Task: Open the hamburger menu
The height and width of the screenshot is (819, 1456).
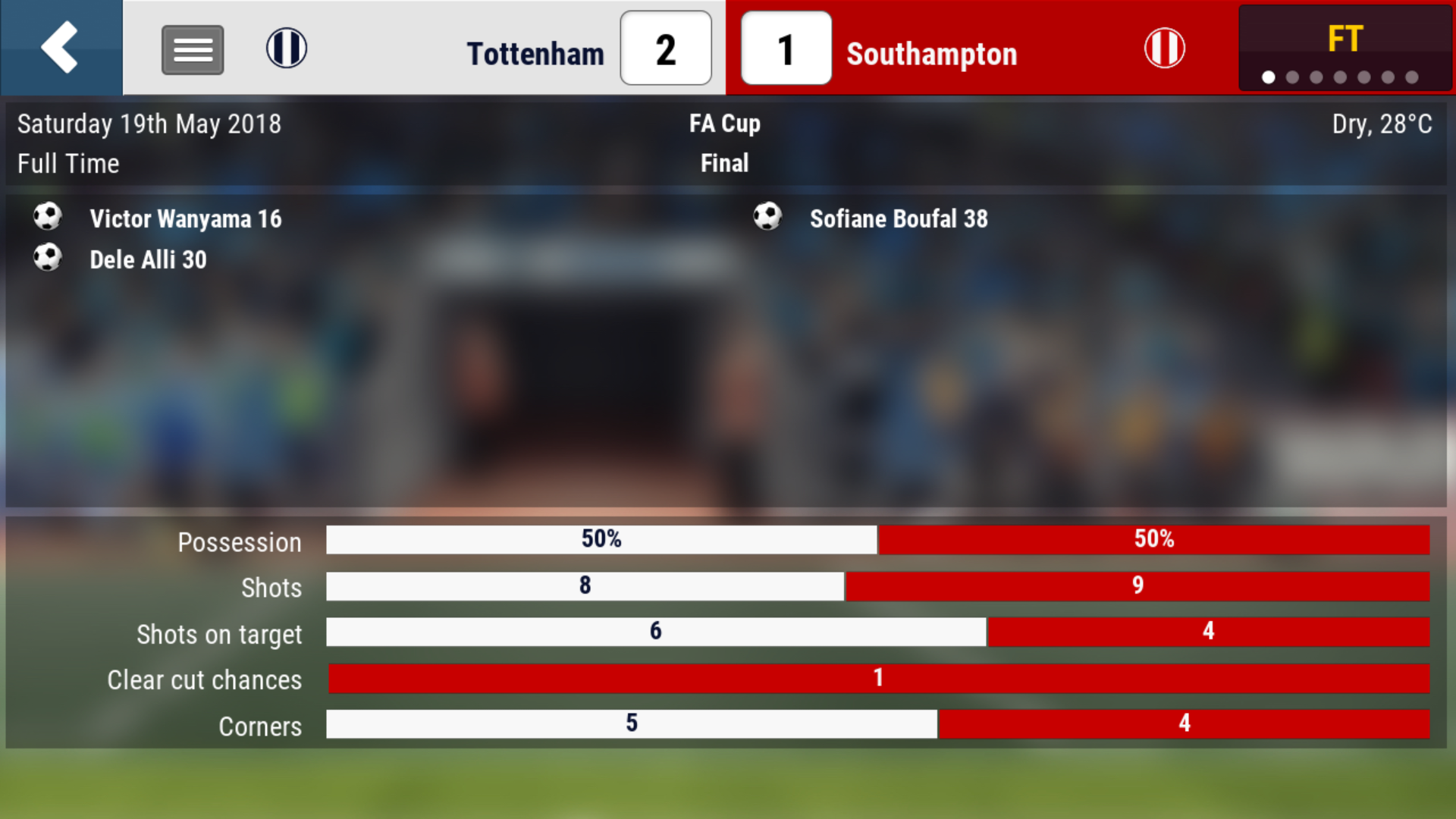Action: 193,50
